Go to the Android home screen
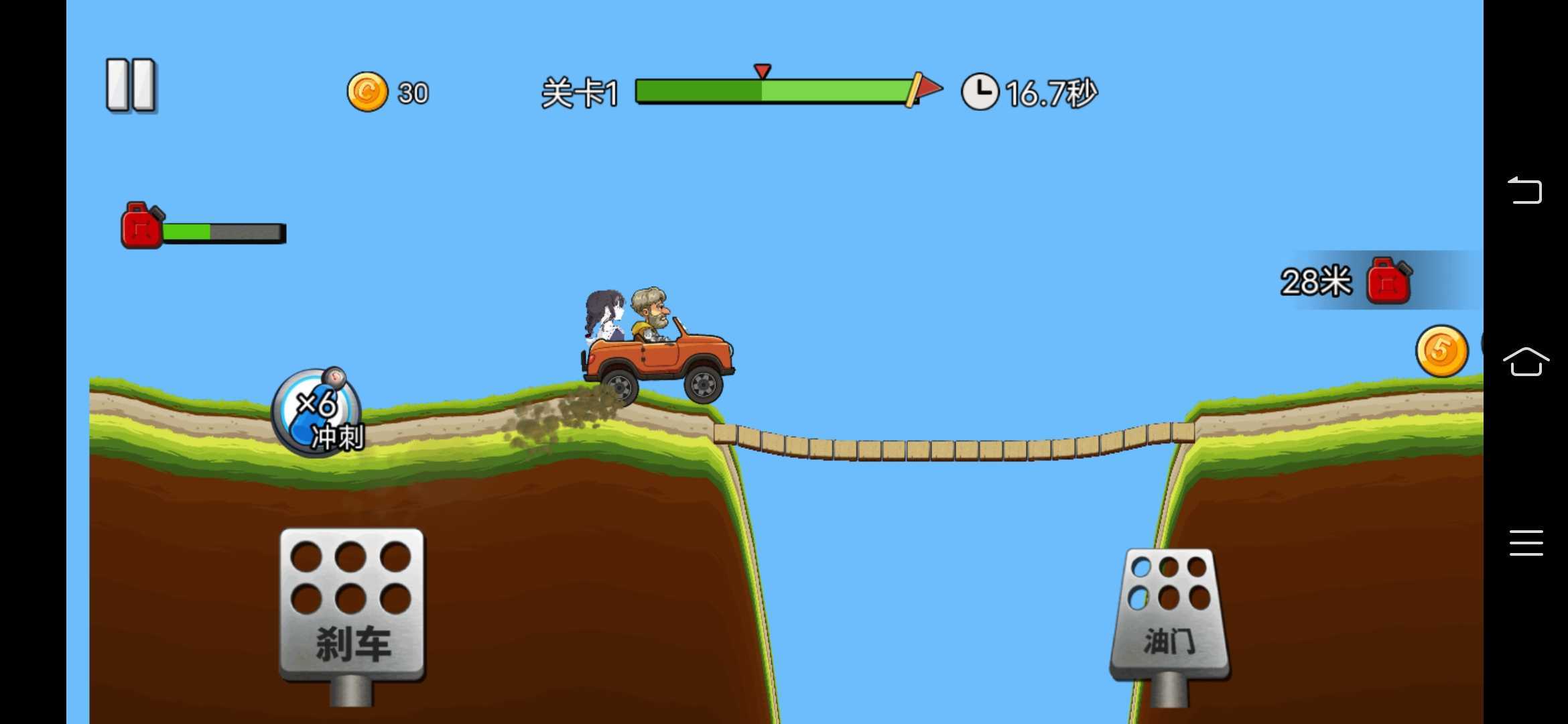The height and width of the screenshot is (724, 1568). (x=1526, y=362)
